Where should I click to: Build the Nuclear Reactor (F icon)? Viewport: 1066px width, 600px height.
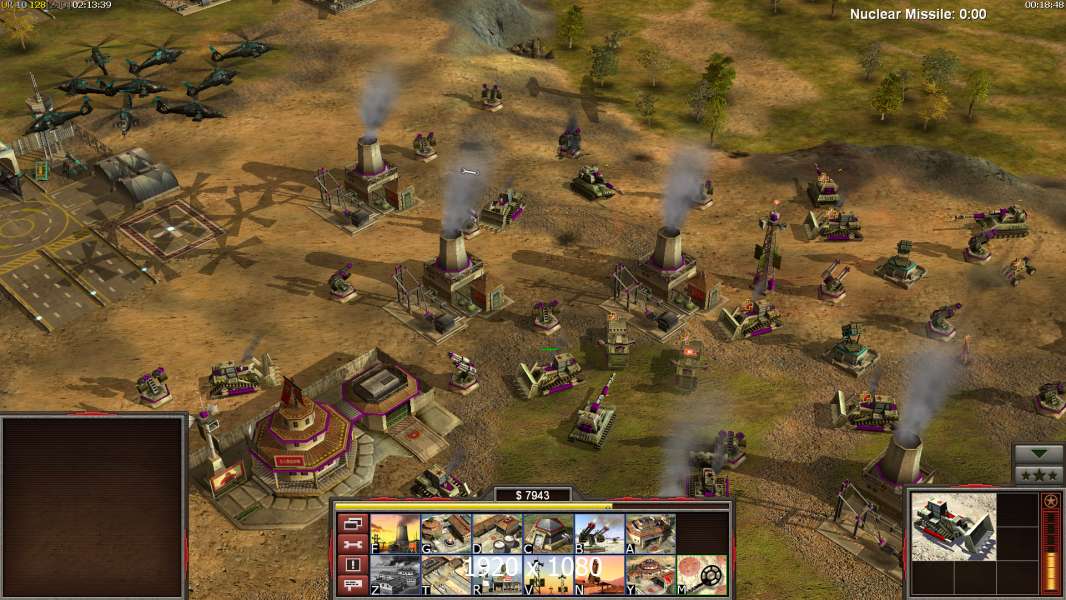(395, 533)
